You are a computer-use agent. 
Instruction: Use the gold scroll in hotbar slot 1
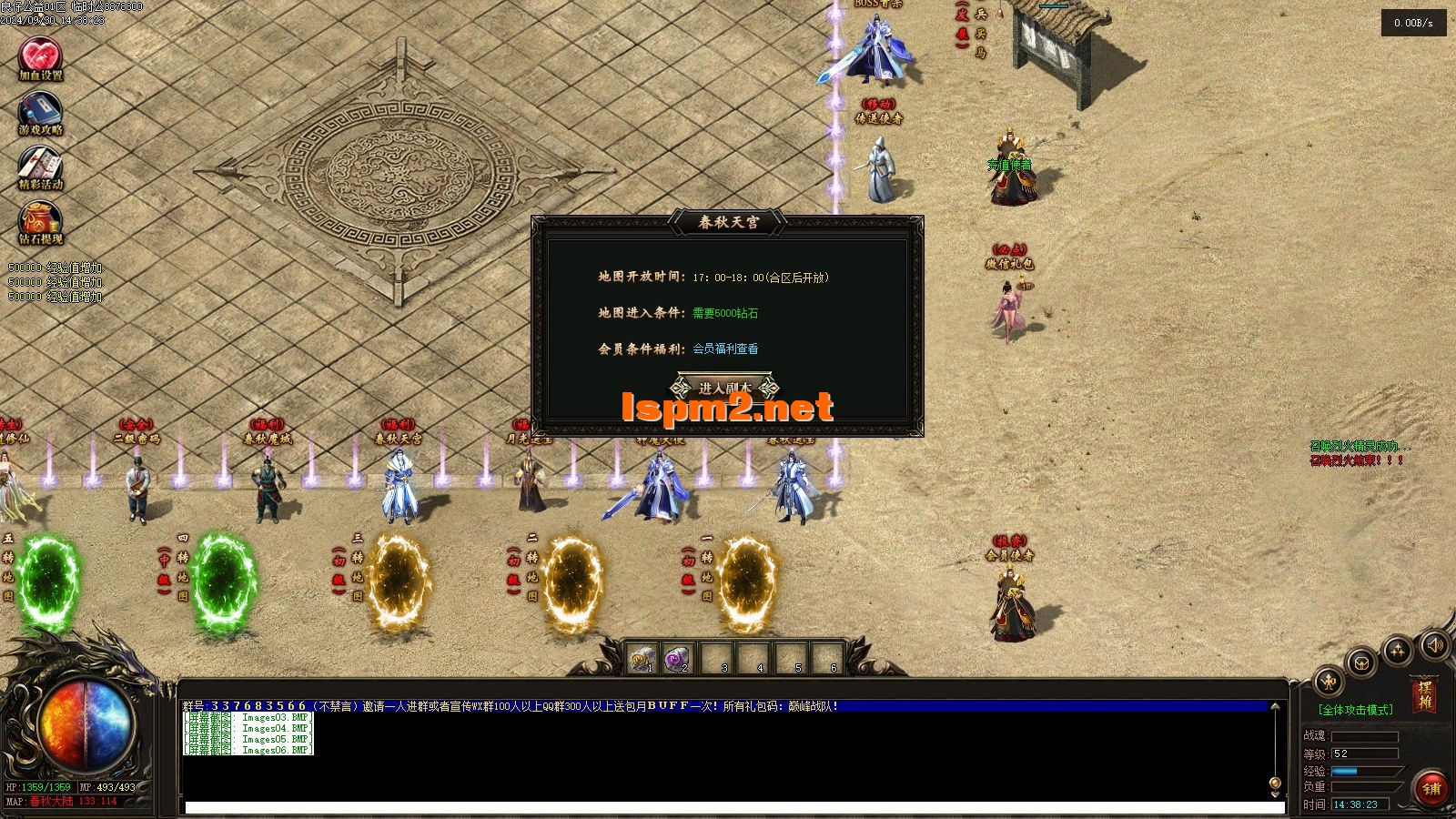point(643,658)
